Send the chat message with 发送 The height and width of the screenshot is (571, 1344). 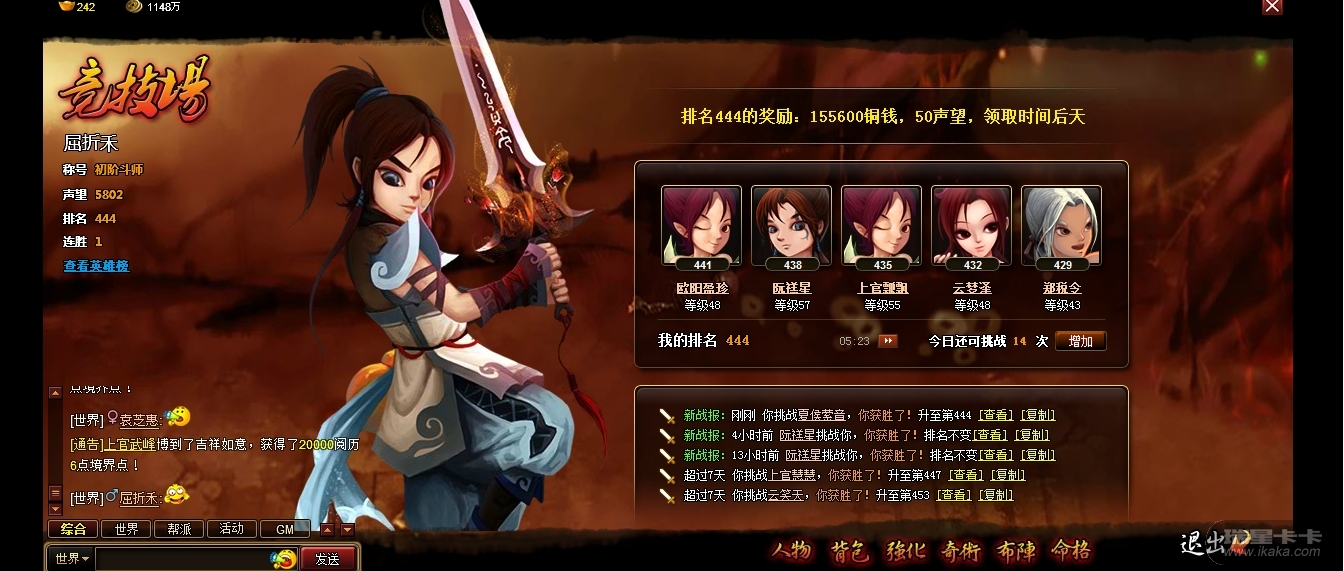pos(327,559)
